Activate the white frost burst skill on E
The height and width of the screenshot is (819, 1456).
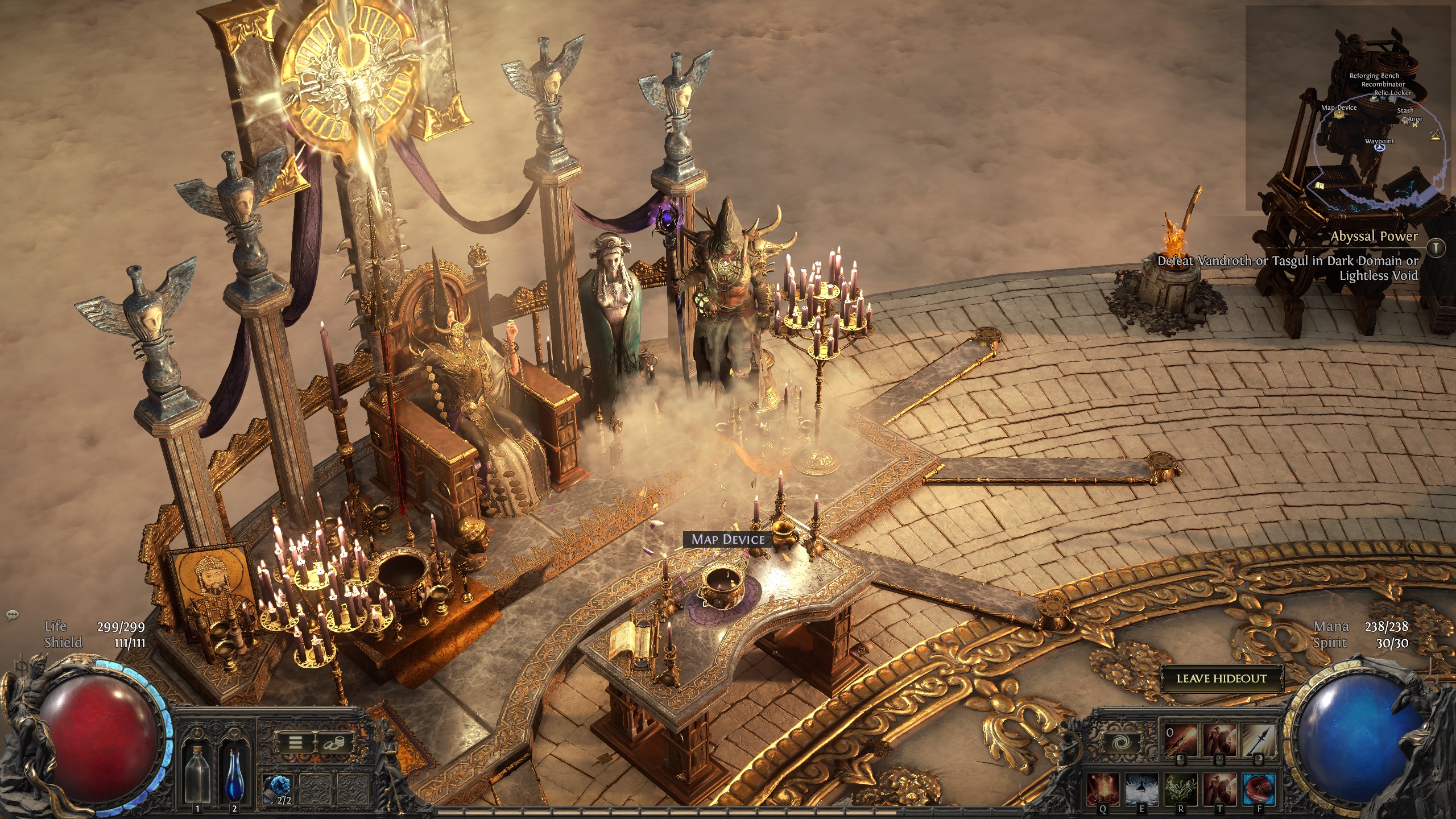pos(1141,788)
